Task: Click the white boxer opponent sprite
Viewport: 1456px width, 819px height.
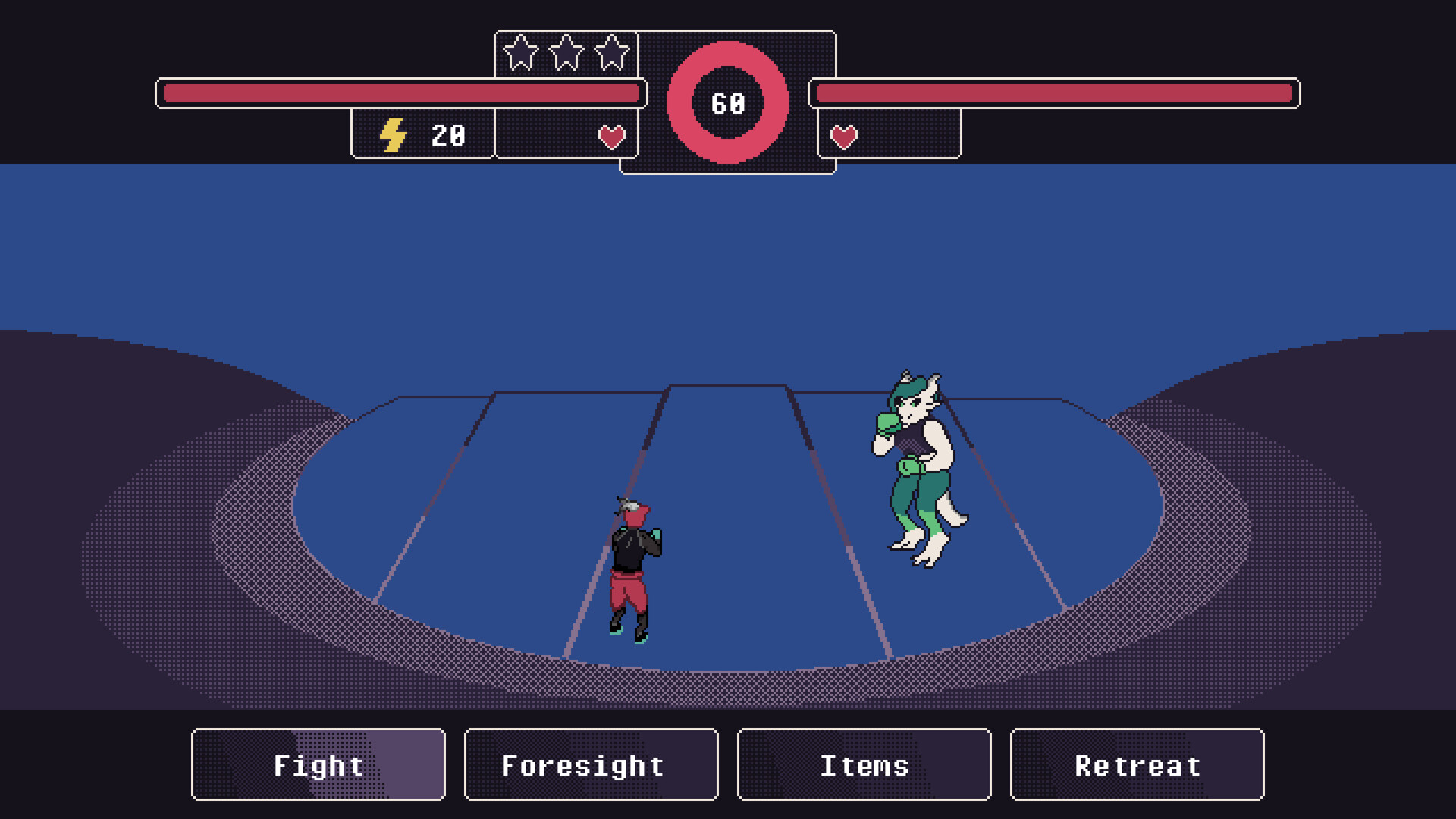Action: coord(918,463)
